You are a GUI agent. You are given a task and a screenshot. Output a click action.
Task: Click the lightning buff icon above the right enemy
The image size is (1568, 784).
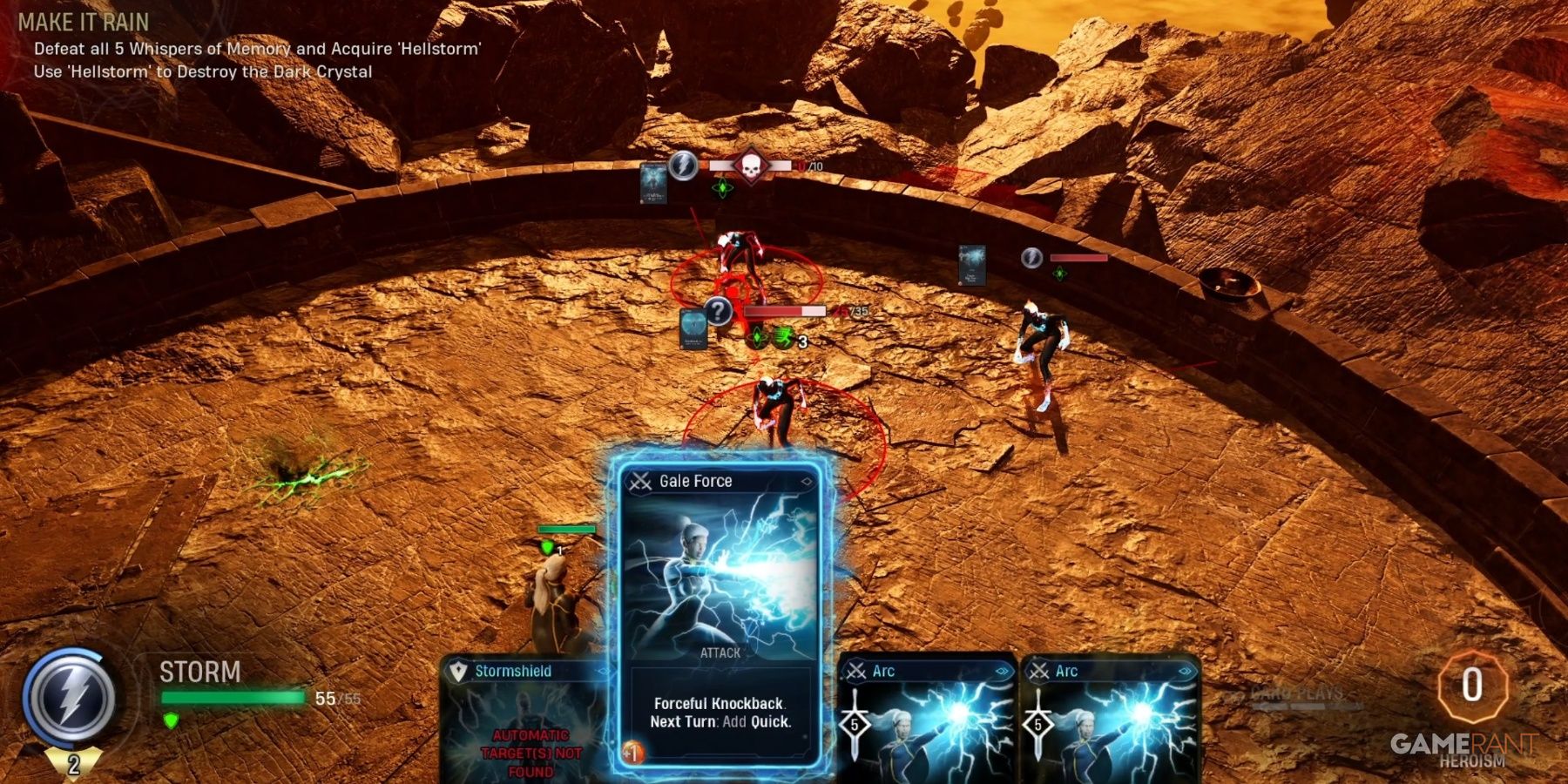1031,259
